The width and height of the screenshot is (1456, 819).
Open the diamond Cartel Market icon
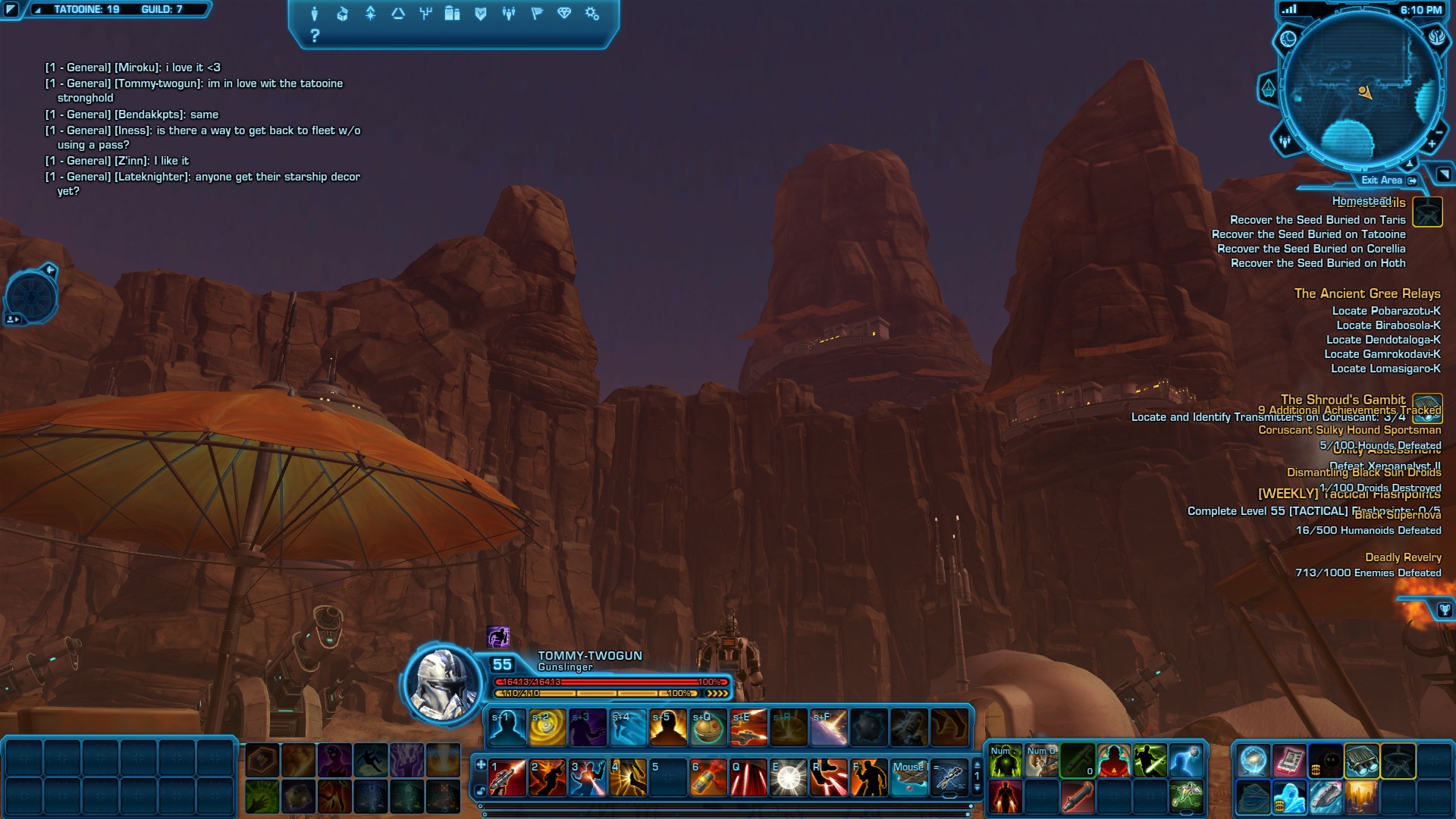click(564, 14)
